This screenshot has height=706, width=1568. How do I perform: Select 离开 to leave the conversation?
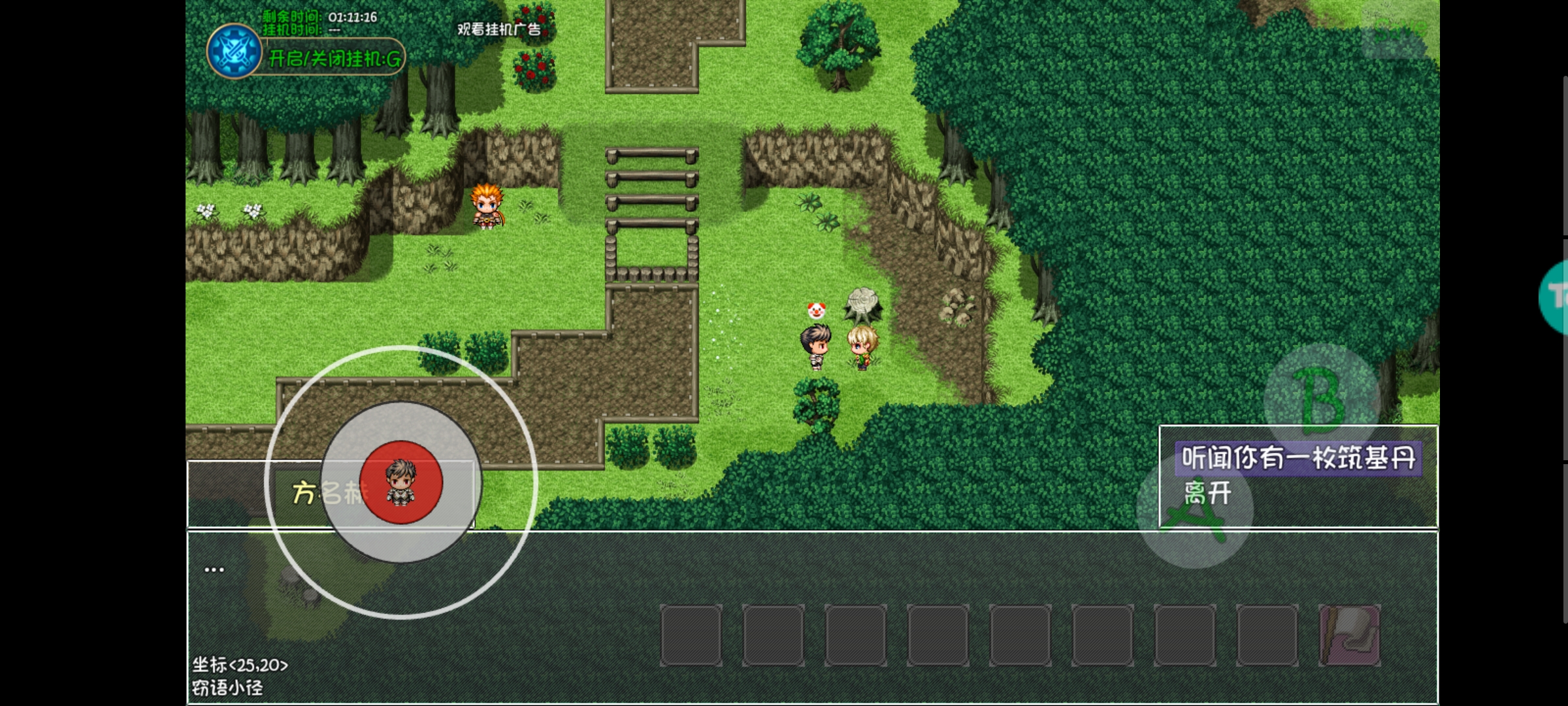(x=1207, y=493)
